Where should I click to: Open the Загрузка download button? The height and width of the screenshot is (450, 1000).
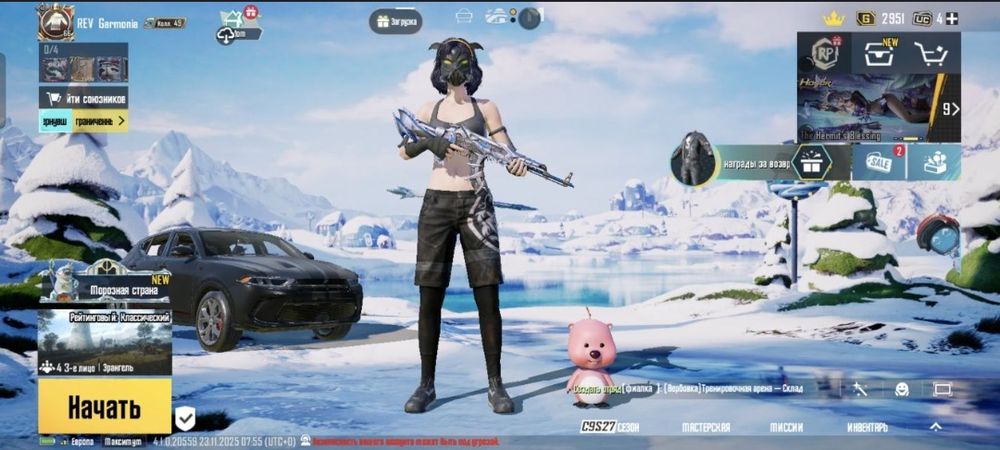click(x=395, y=21)
